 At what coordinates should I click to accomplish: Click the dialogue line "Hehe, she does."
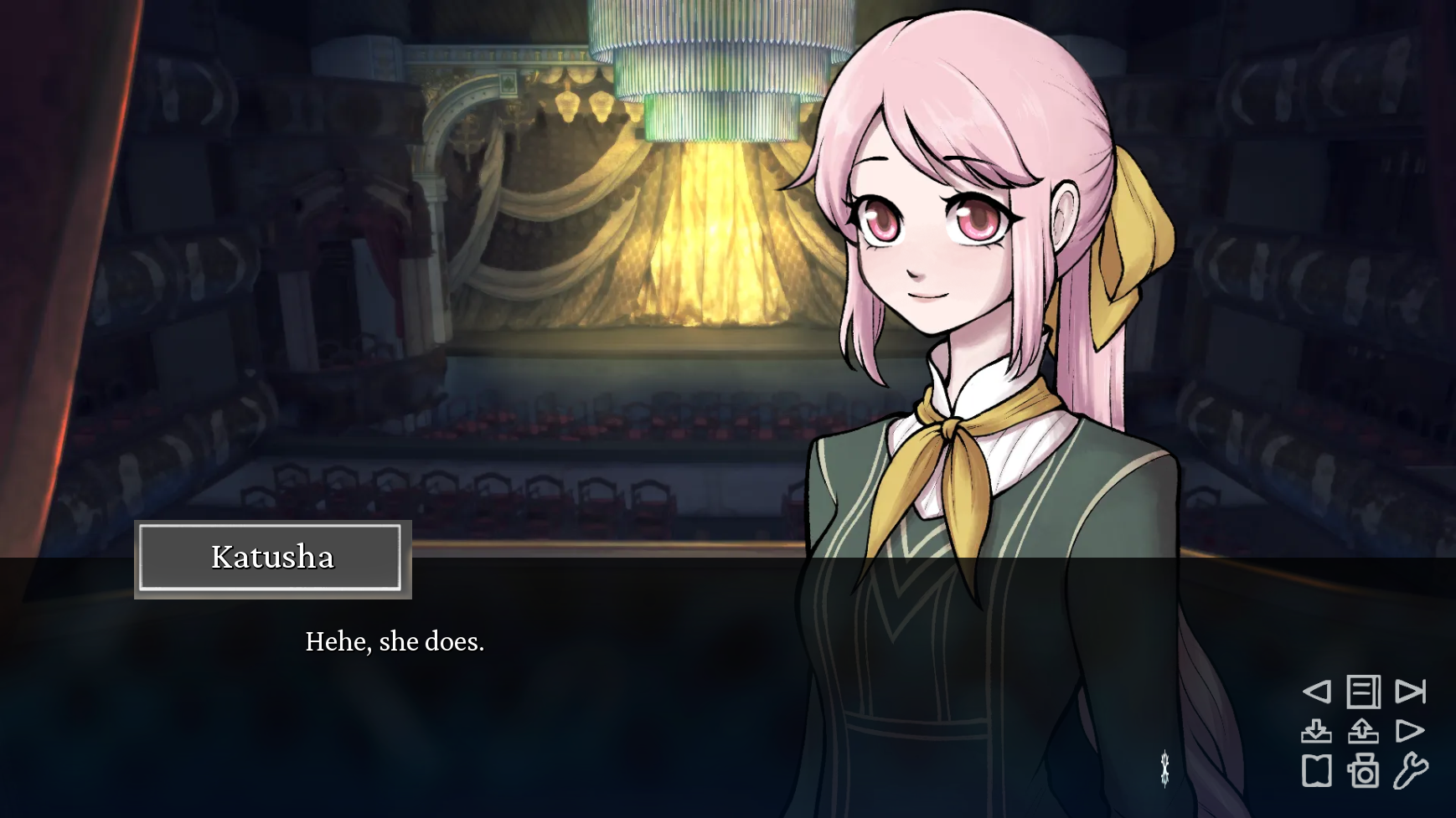click(x=395, y=641)
